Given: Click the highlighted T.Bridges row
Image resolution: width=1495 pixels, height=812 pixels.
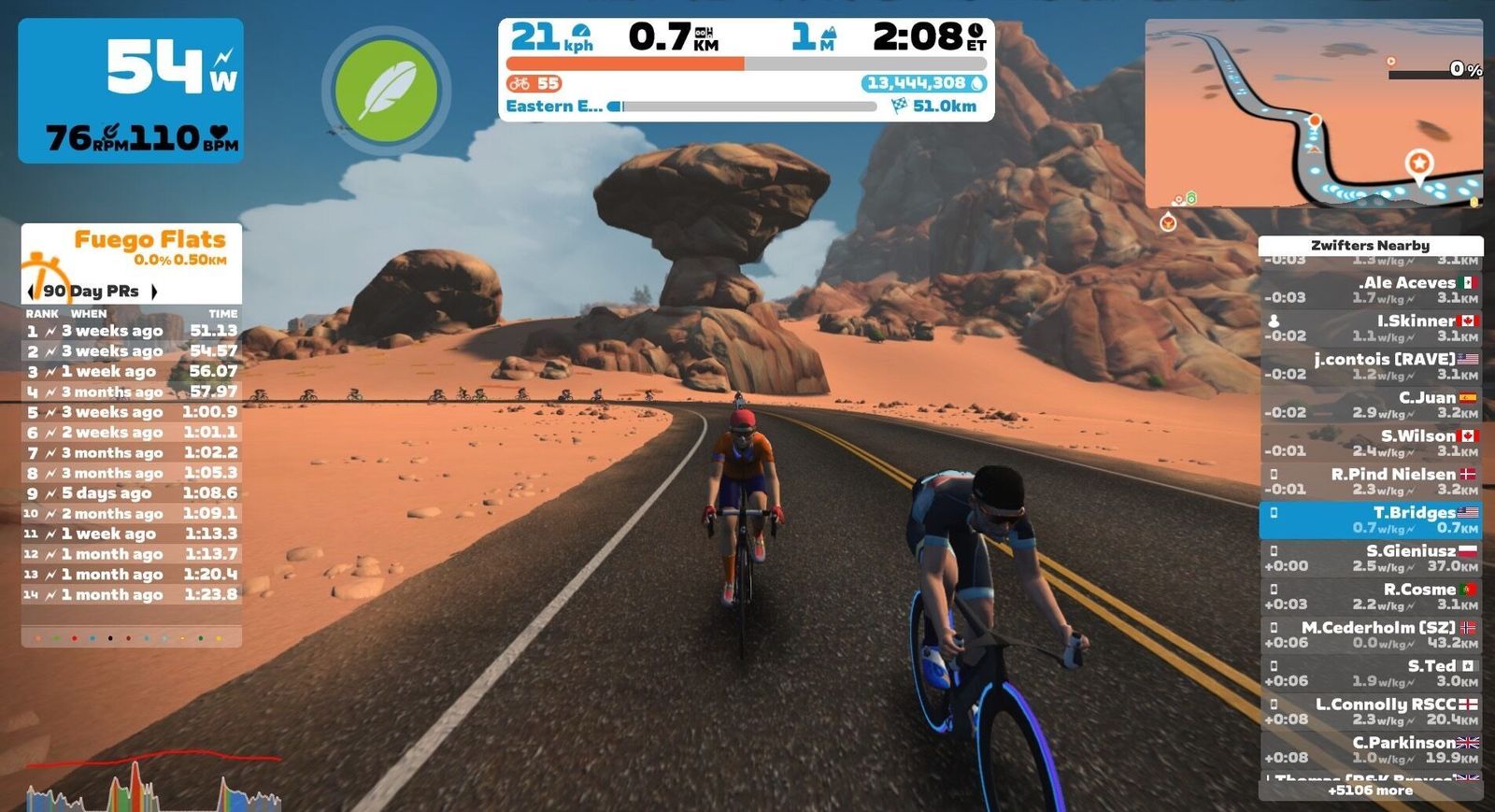Looking at the screenshot, I should tap(1370, 520).
